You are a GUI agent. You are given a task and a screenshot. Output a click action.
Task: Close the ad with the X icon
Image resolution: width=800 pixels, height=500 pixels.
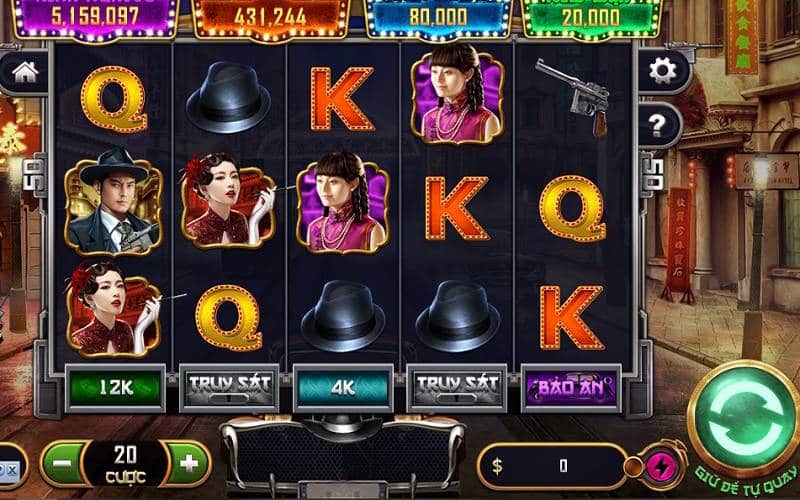pyautogui.click(x=10, y=468)
